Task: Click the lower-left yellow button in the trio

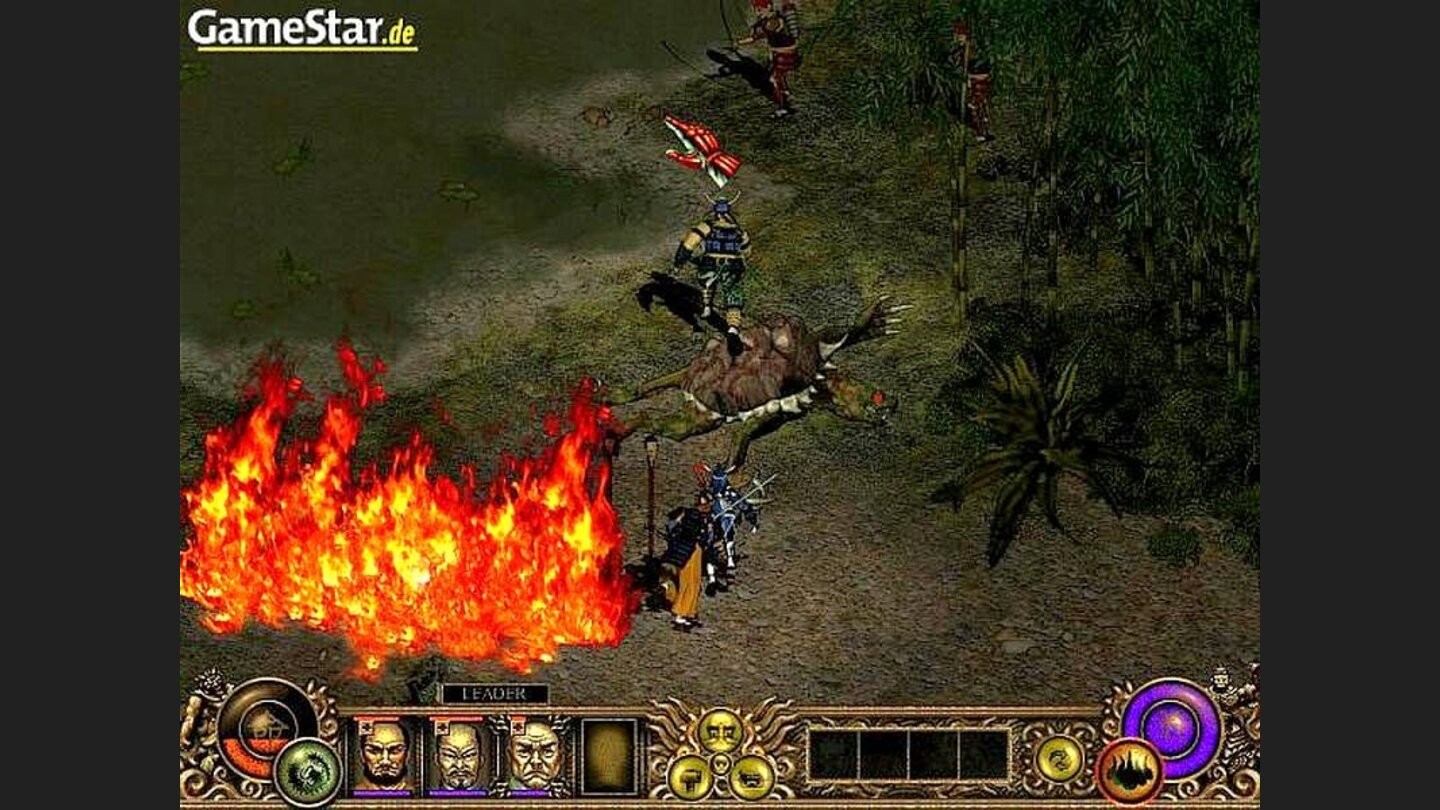Action: pyautogui.click(x=690, y=776)
